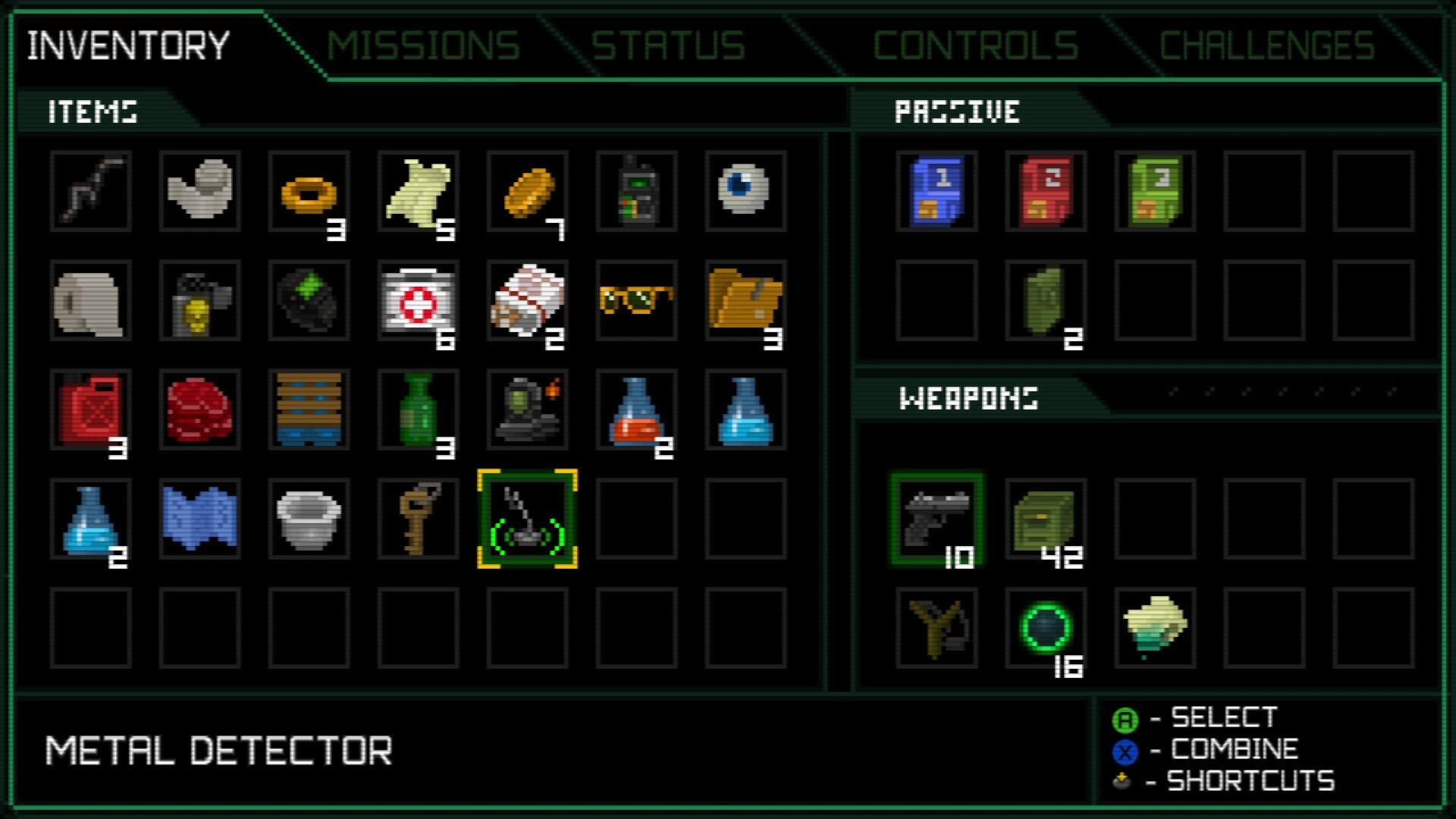Switch to the Status tab
The height and width of the screenshot is (819, 1456).
coord(667,45)
